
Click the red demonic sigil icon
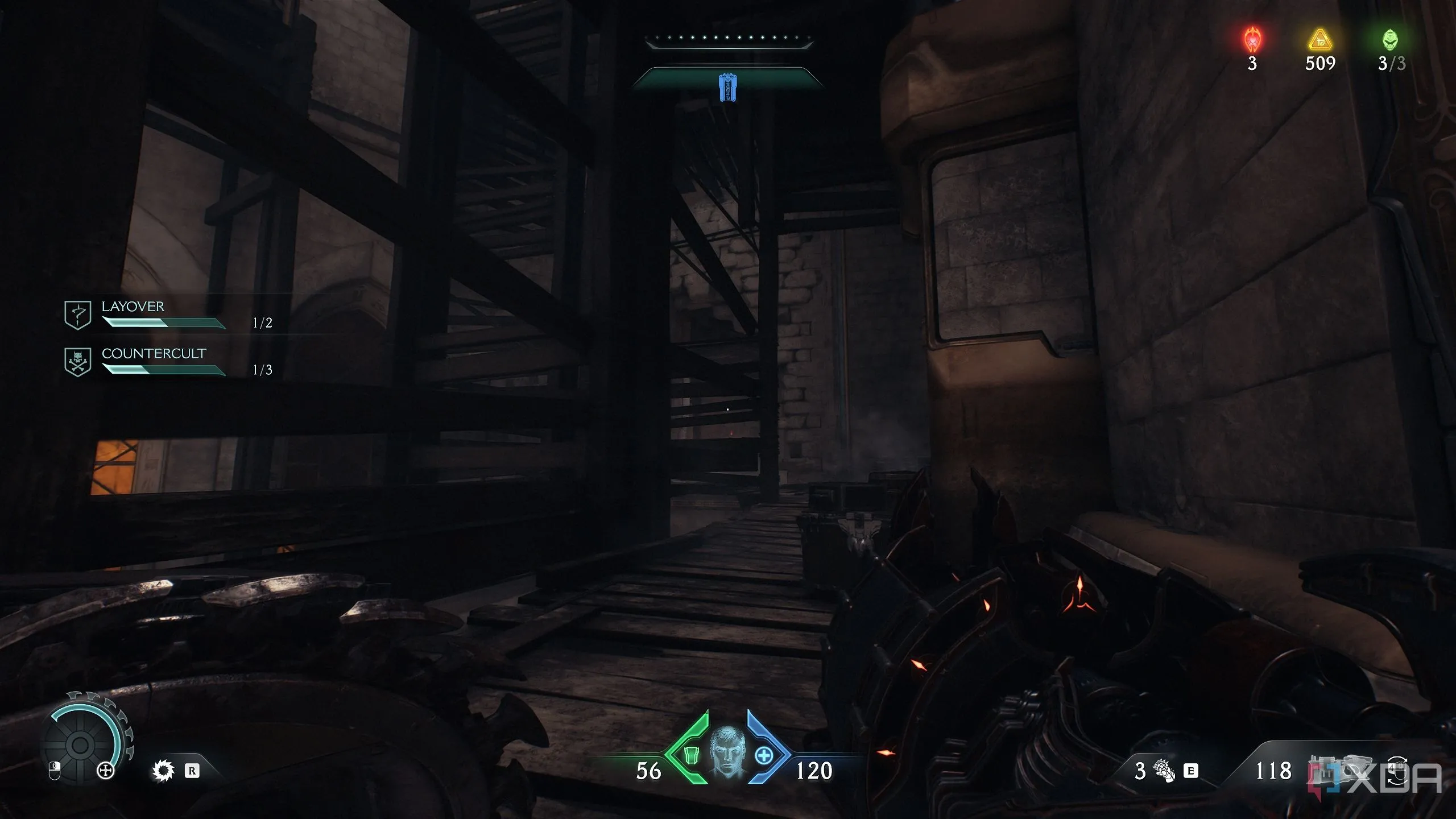pyautogui.click(x=1252, y=40)
